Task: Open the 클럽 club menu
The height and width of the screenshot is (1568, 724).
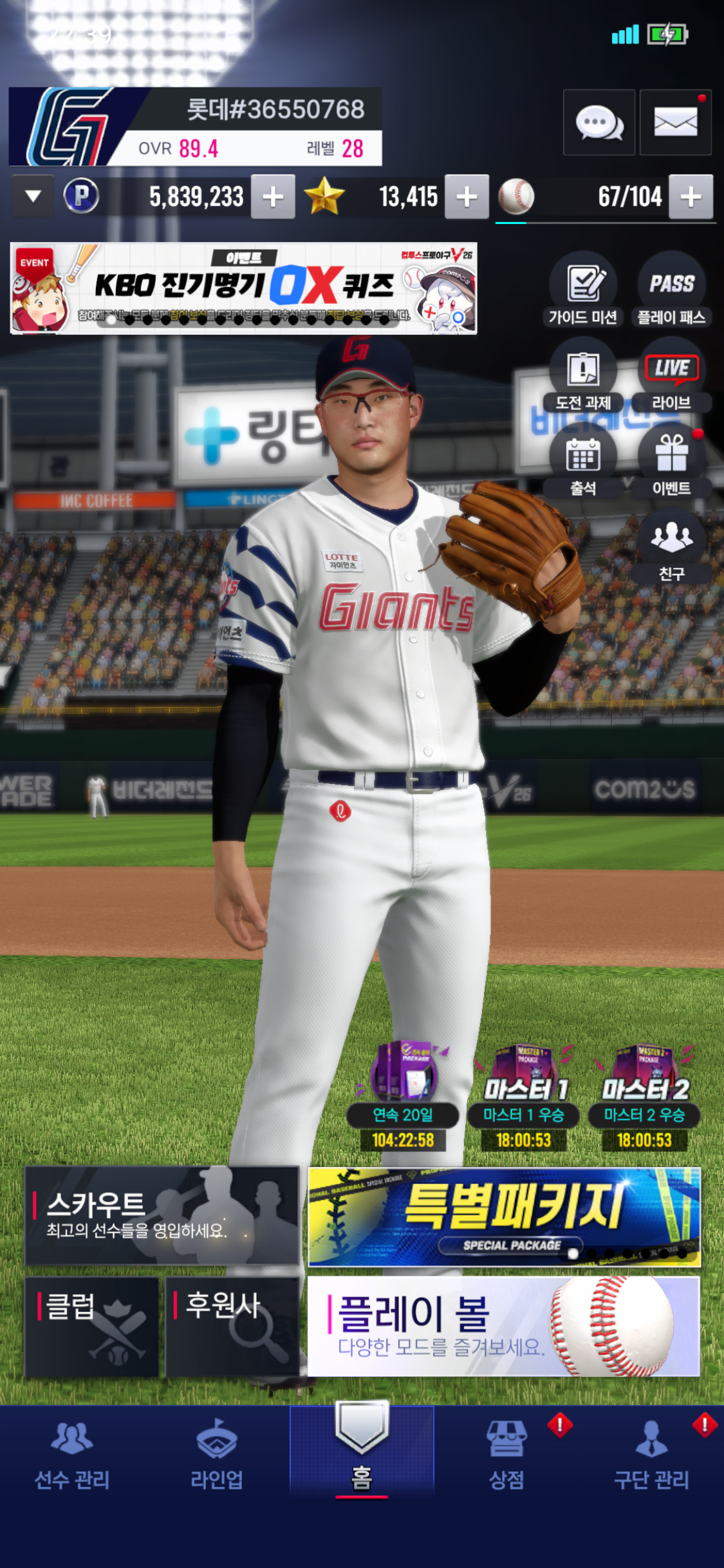Action: coord(91,1326)
